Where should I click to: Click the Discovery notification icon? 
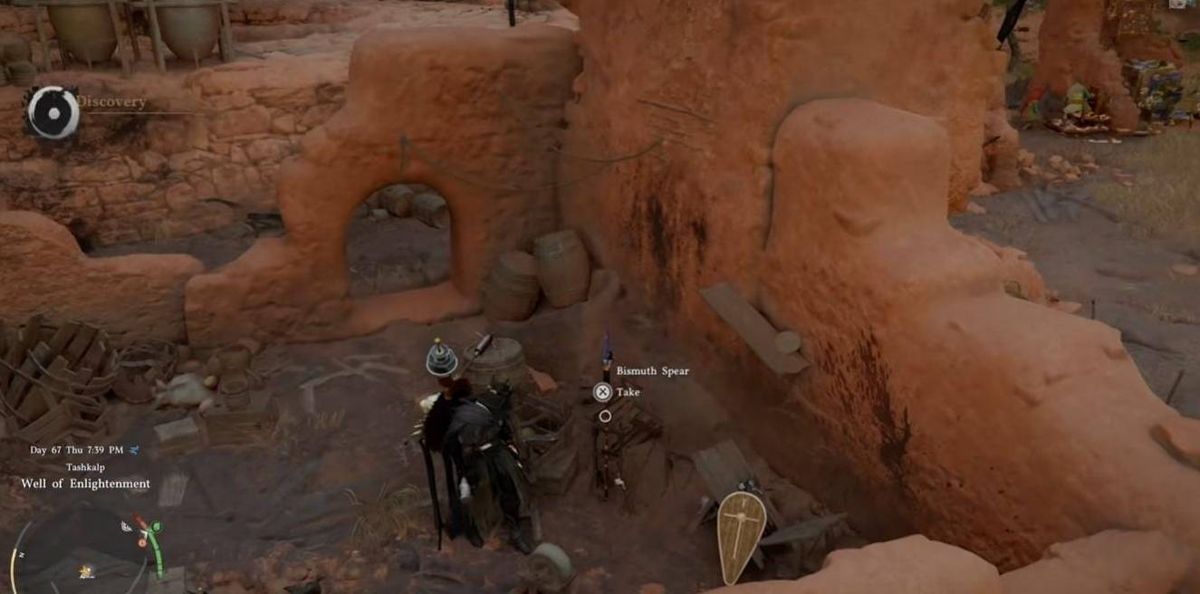(52, 111)
